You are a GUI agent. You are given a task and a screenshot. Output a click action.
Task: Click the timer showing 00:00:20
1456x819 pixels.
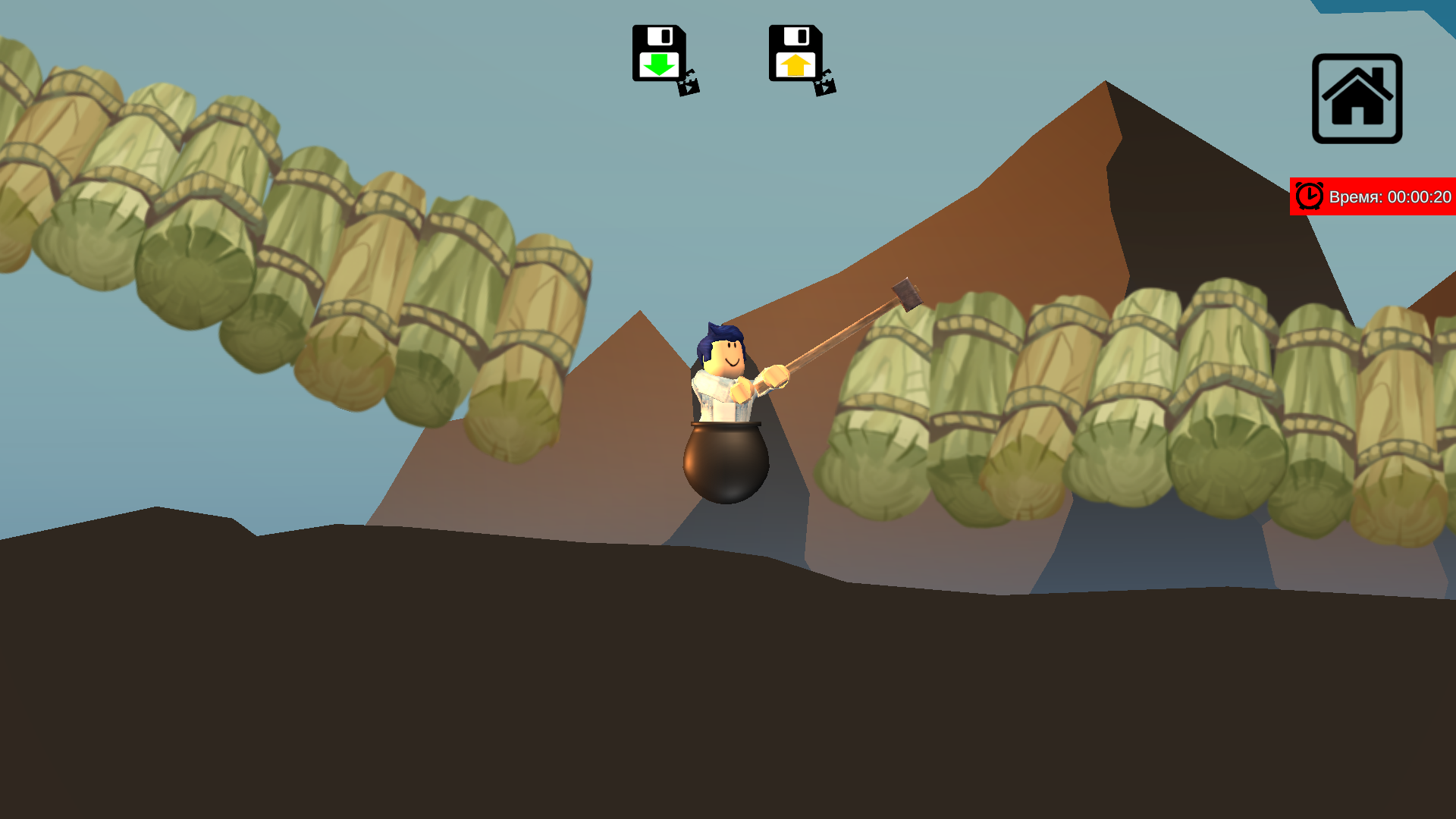pyautogui.click(x=1421, y=196)
